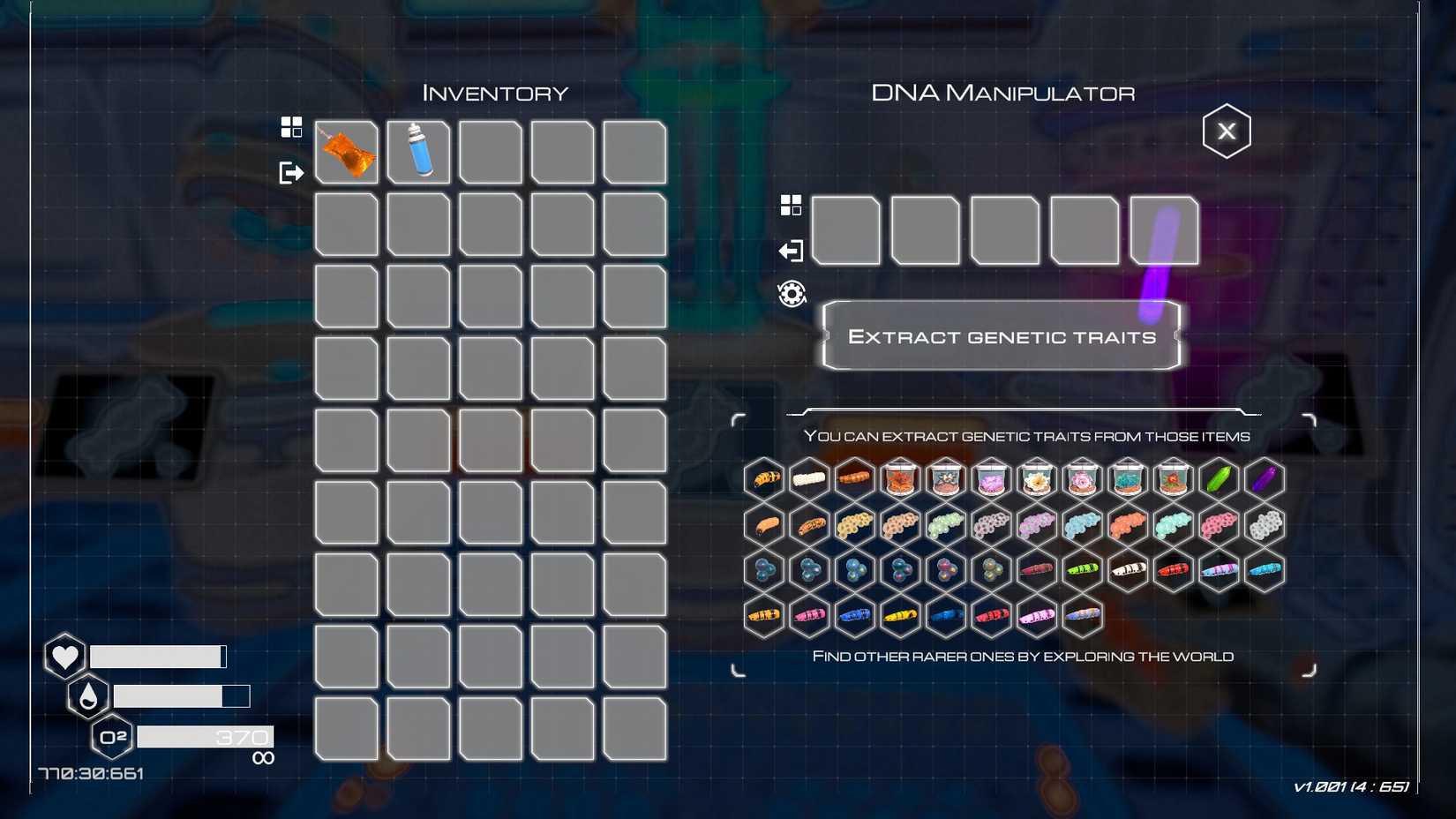Click the blue coral jar trait hexagon
The width and height of the screenshot is (1456, 819).
[x=1127, y=479]
